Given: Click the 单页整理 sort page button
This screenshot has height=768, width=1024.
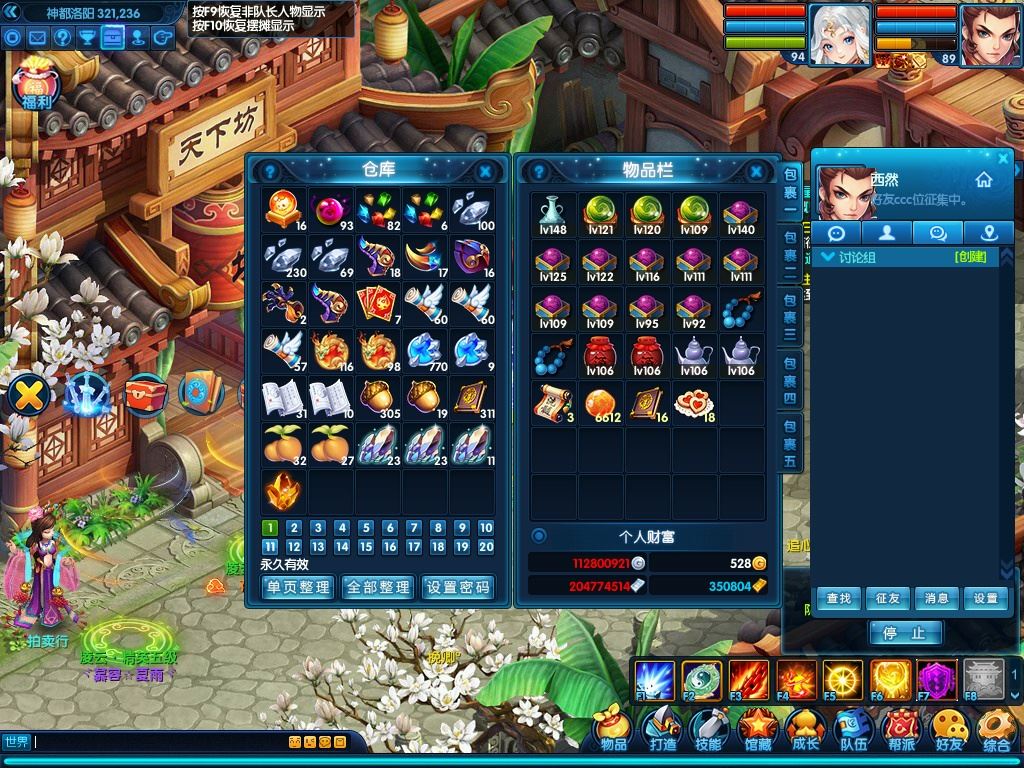Looking at the screenshot, I should point(297,587).
